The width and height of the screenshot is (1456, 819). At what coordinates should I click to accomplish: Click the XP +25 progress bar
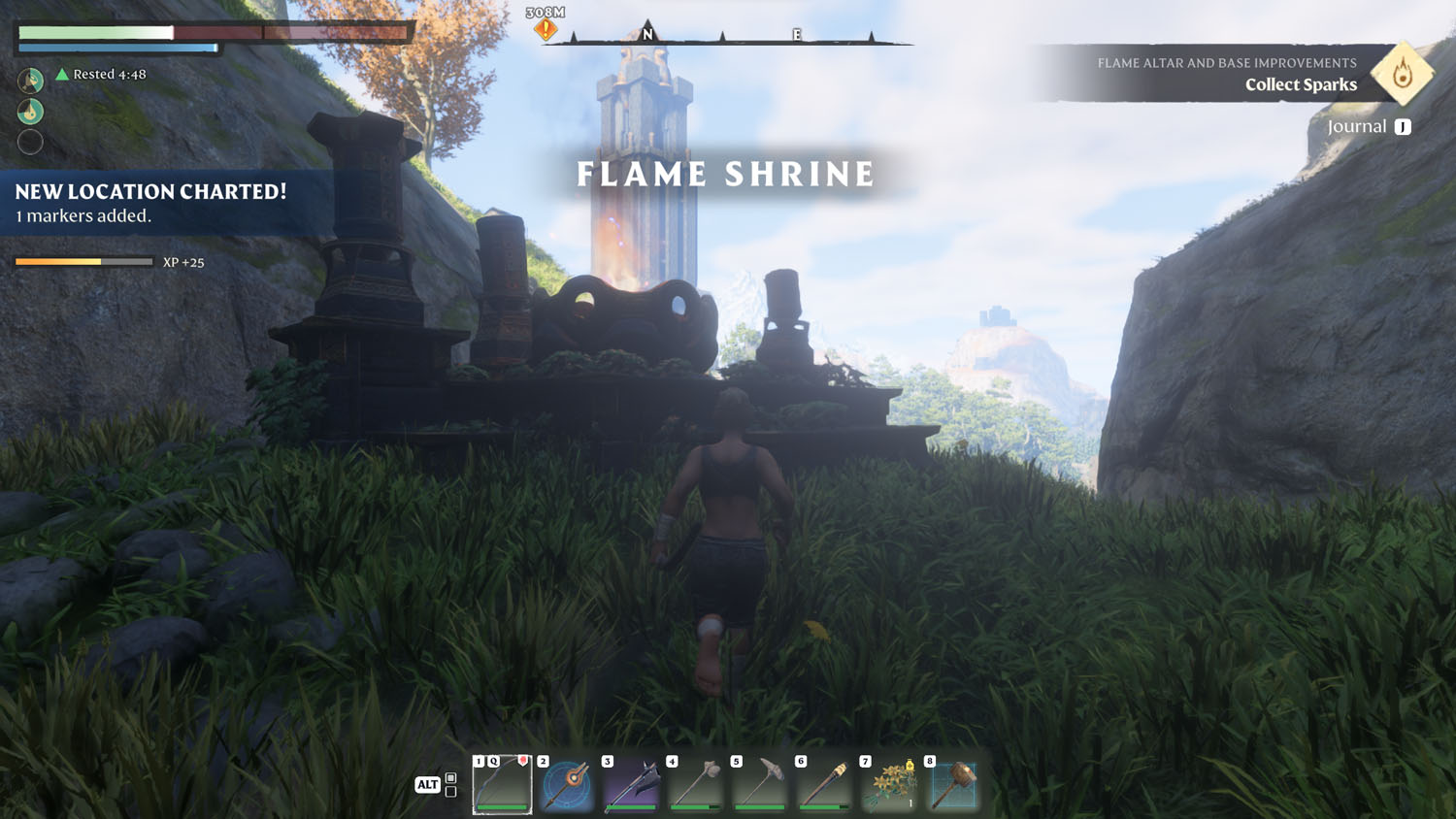[x=83, y=262]
